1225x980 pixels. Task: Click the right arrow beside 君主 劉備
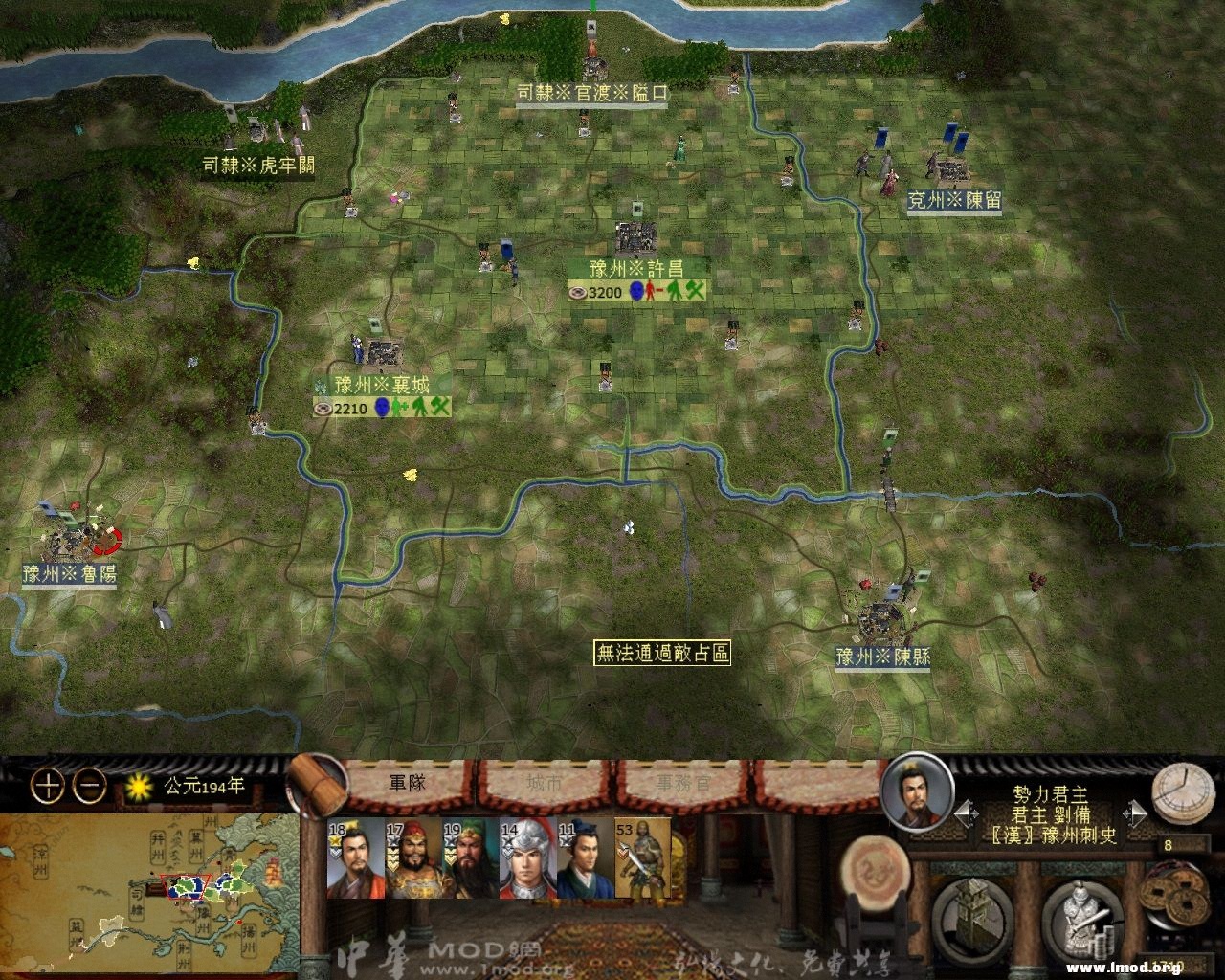(x=1136, y=813)
